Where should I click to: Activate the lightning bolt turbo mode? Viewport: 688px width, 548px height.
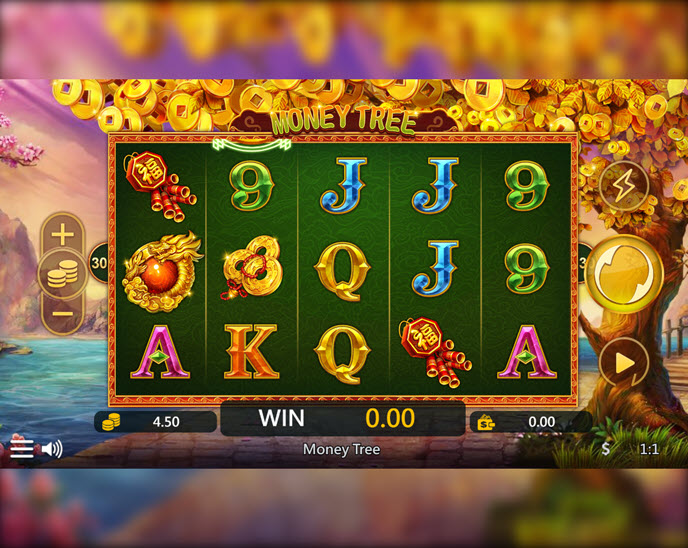[623, 185]
